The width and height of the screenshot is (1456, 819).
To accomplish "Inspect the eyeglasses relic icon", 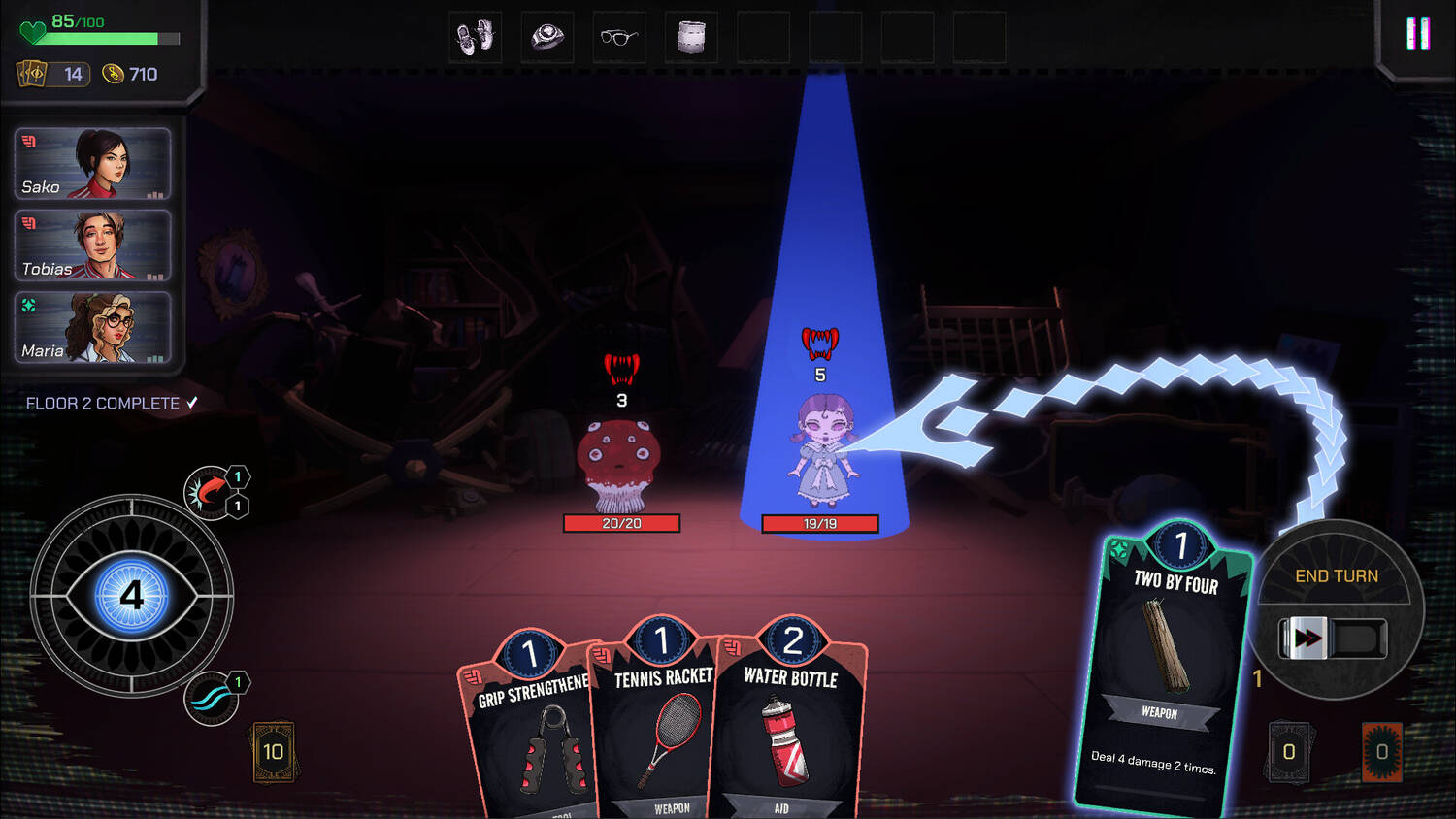I will (619, 38).
